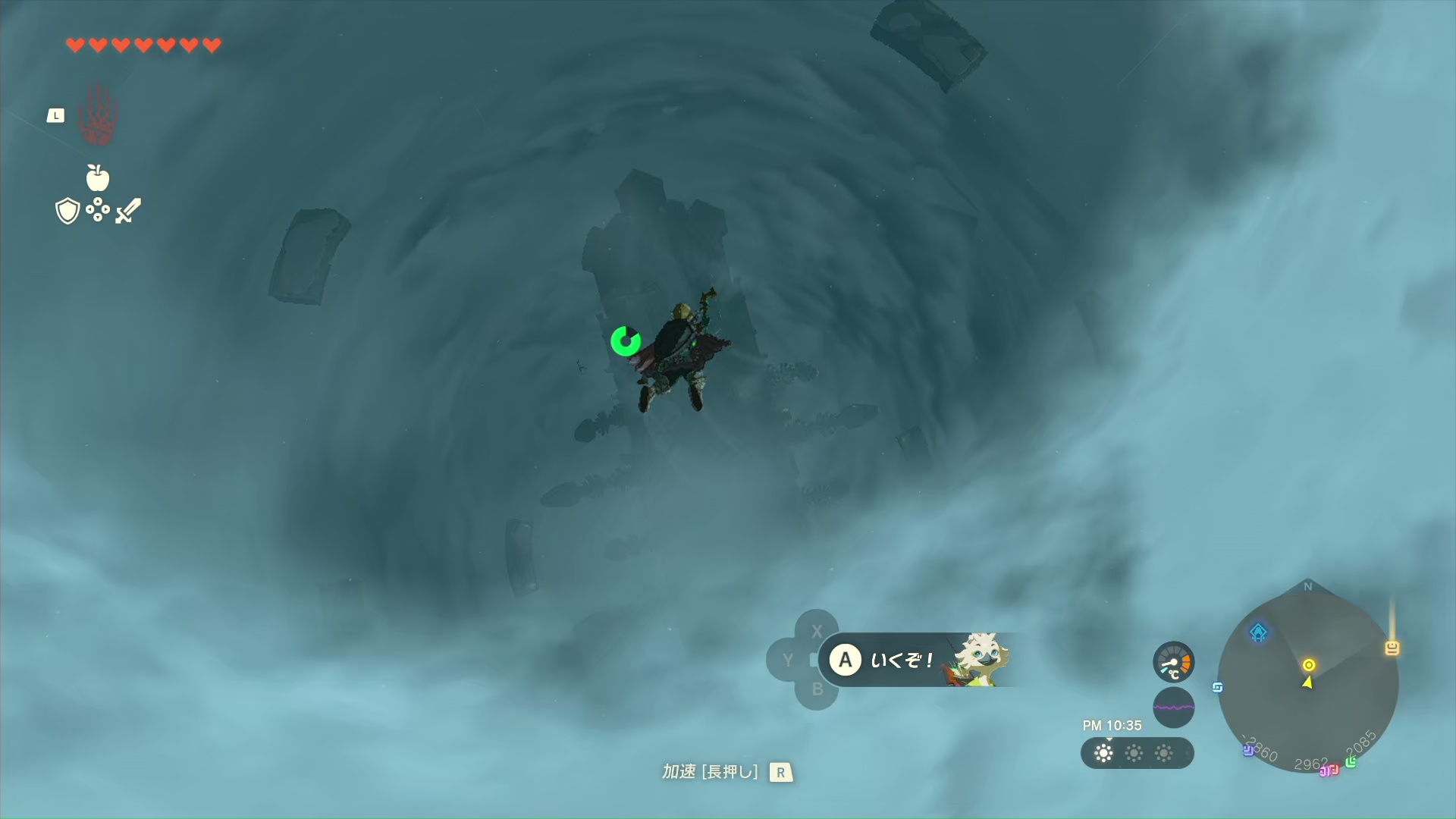Choose the apple quick-item icon

(x=98, y=178)
